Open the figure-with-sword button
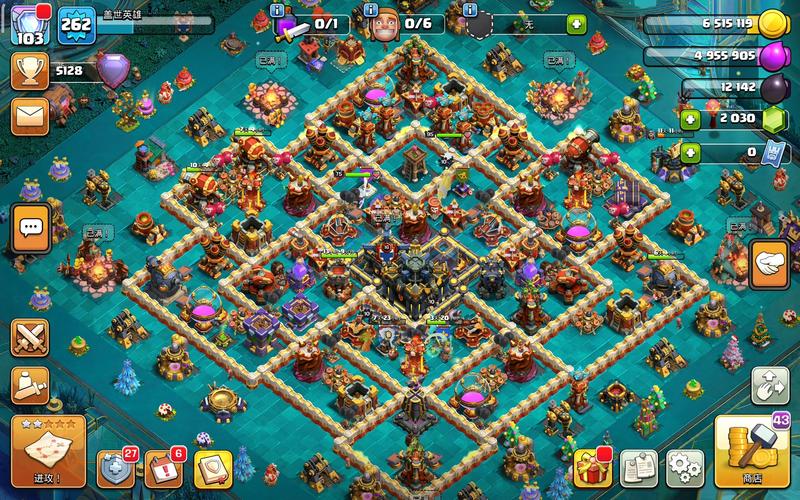Image resolution: width=800 pixels, height=500 pixels. [30, 385]
